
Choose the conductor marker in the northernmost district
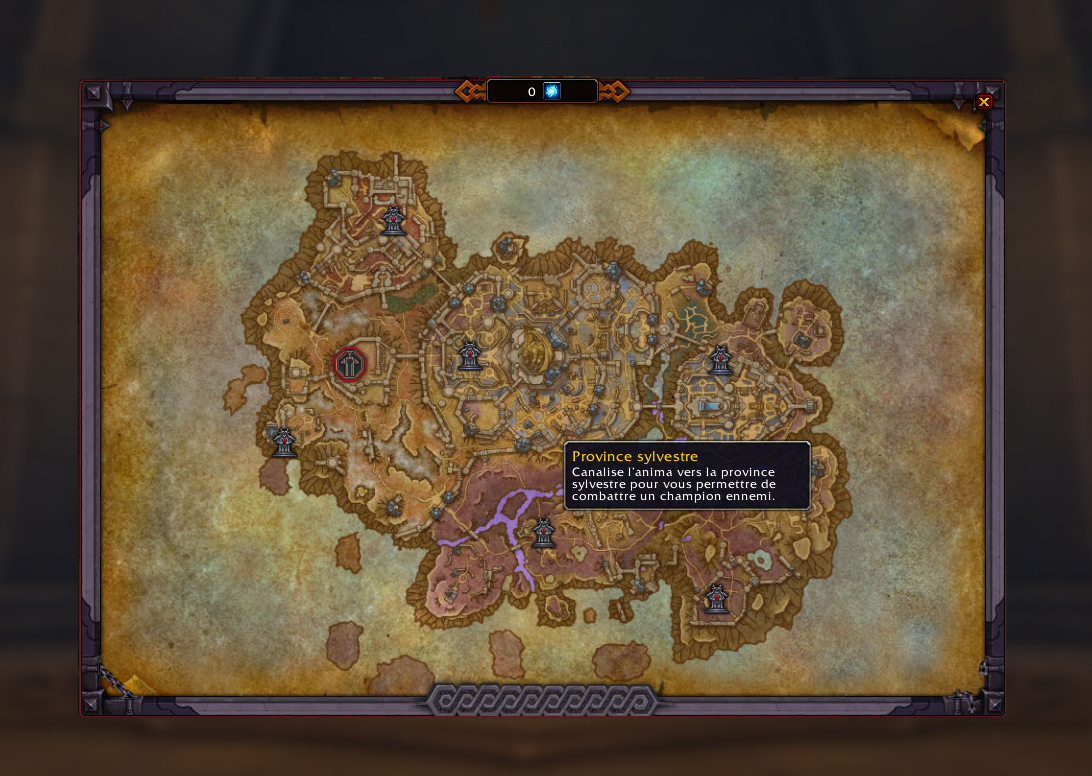[x=393, y=220]
